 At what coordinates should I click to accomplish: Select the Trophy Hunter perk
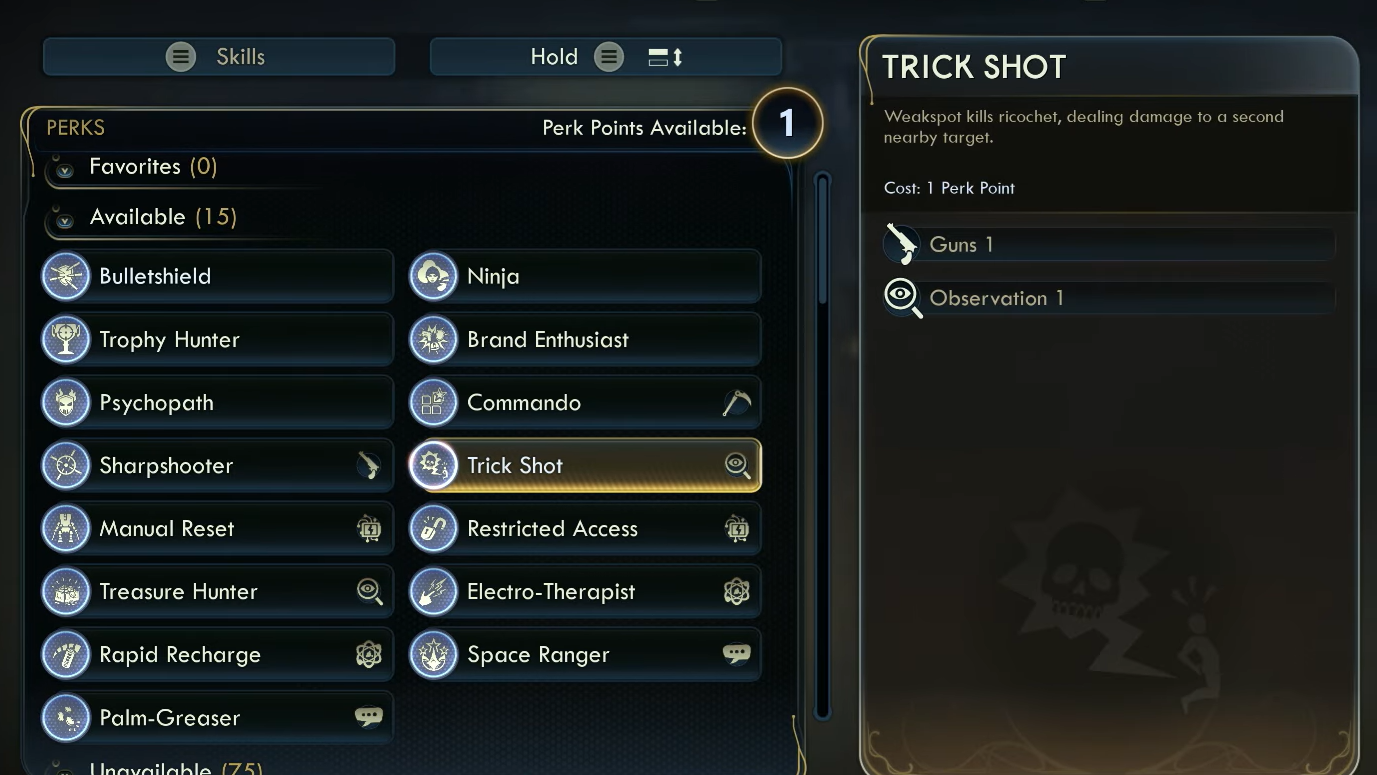tap(217, 339)
